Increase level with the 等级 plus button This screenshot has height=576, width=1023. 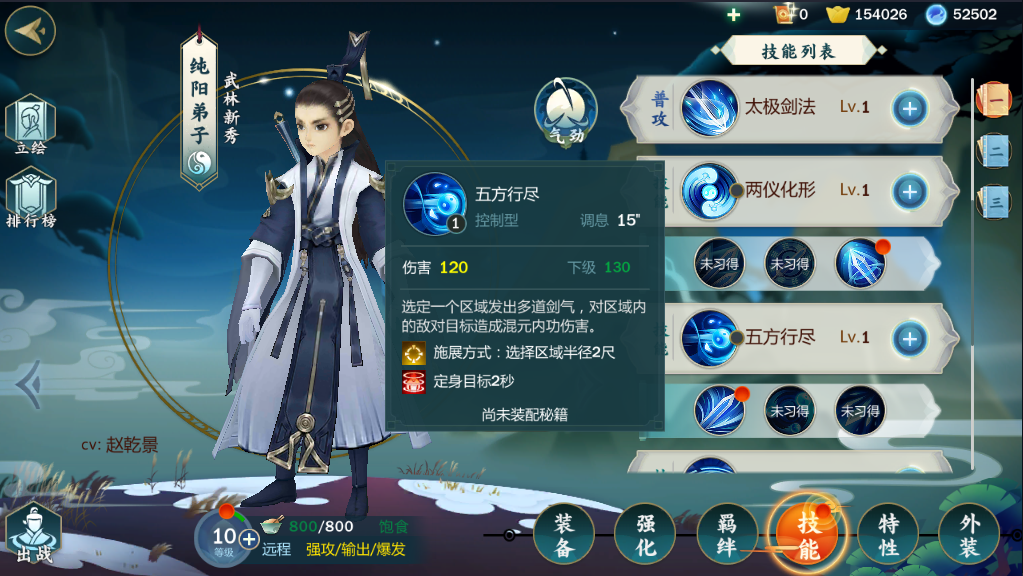pyautogui.click(x=248, y=538)
